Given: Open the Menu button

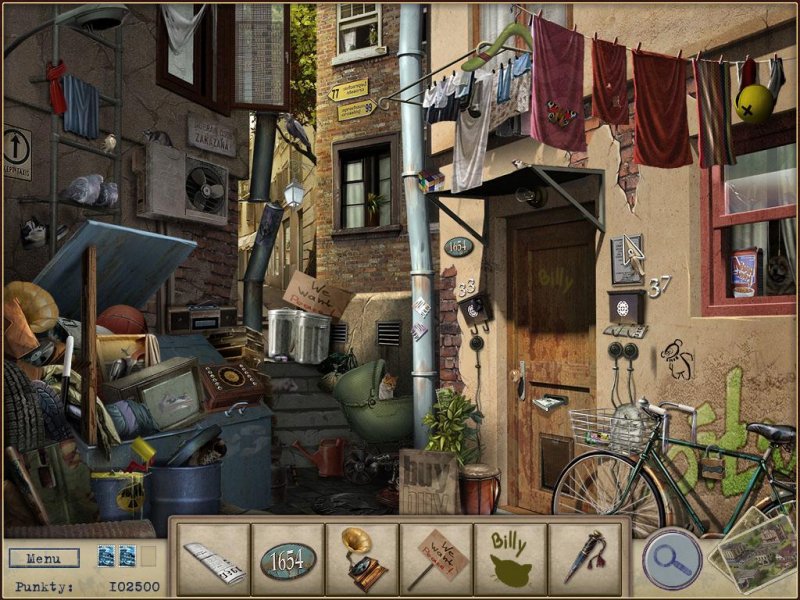Looking at the screenshot, I should point(43,557).
